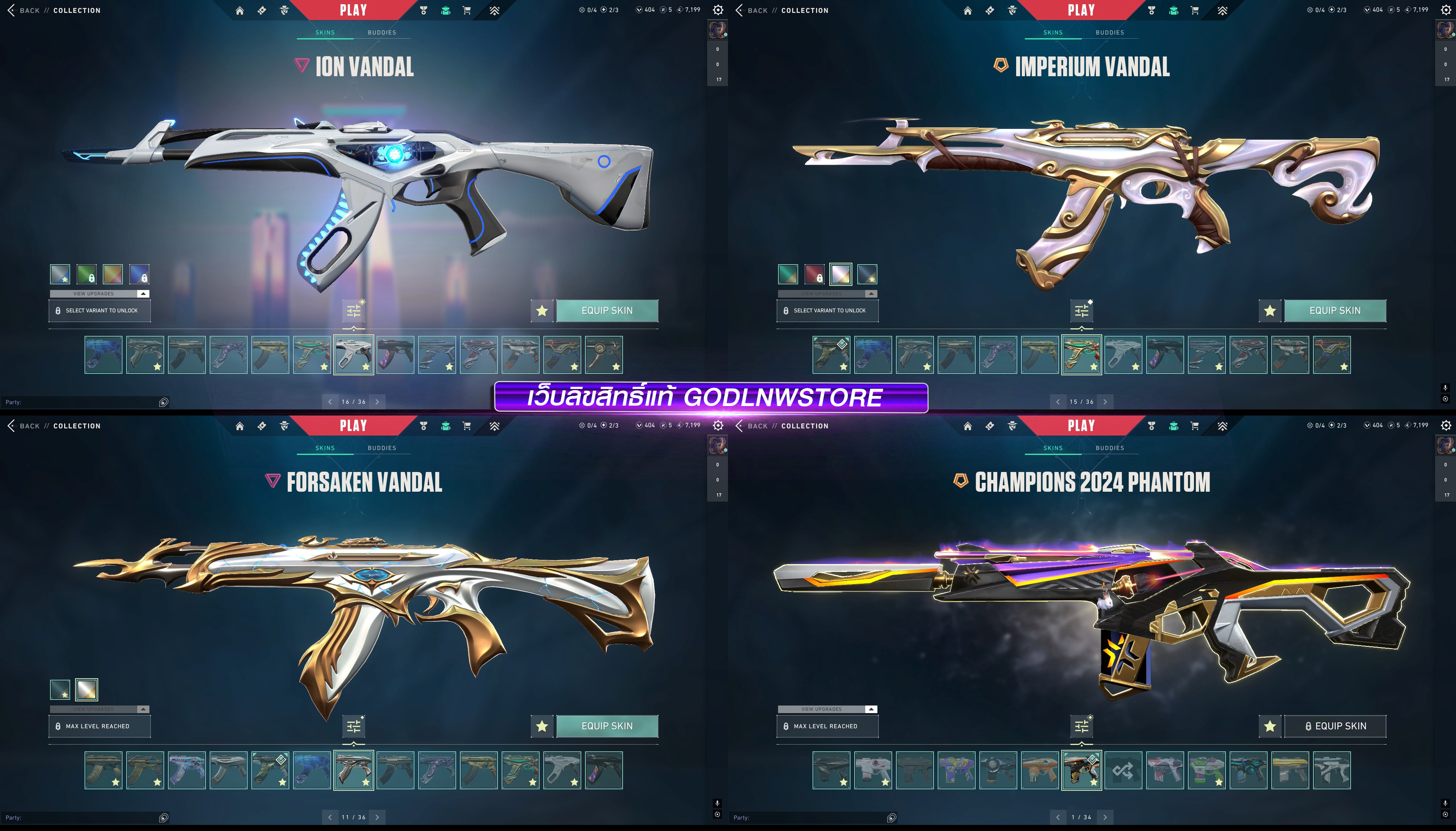Equip the Imperium Vandal skin

tap(1334, 310)
